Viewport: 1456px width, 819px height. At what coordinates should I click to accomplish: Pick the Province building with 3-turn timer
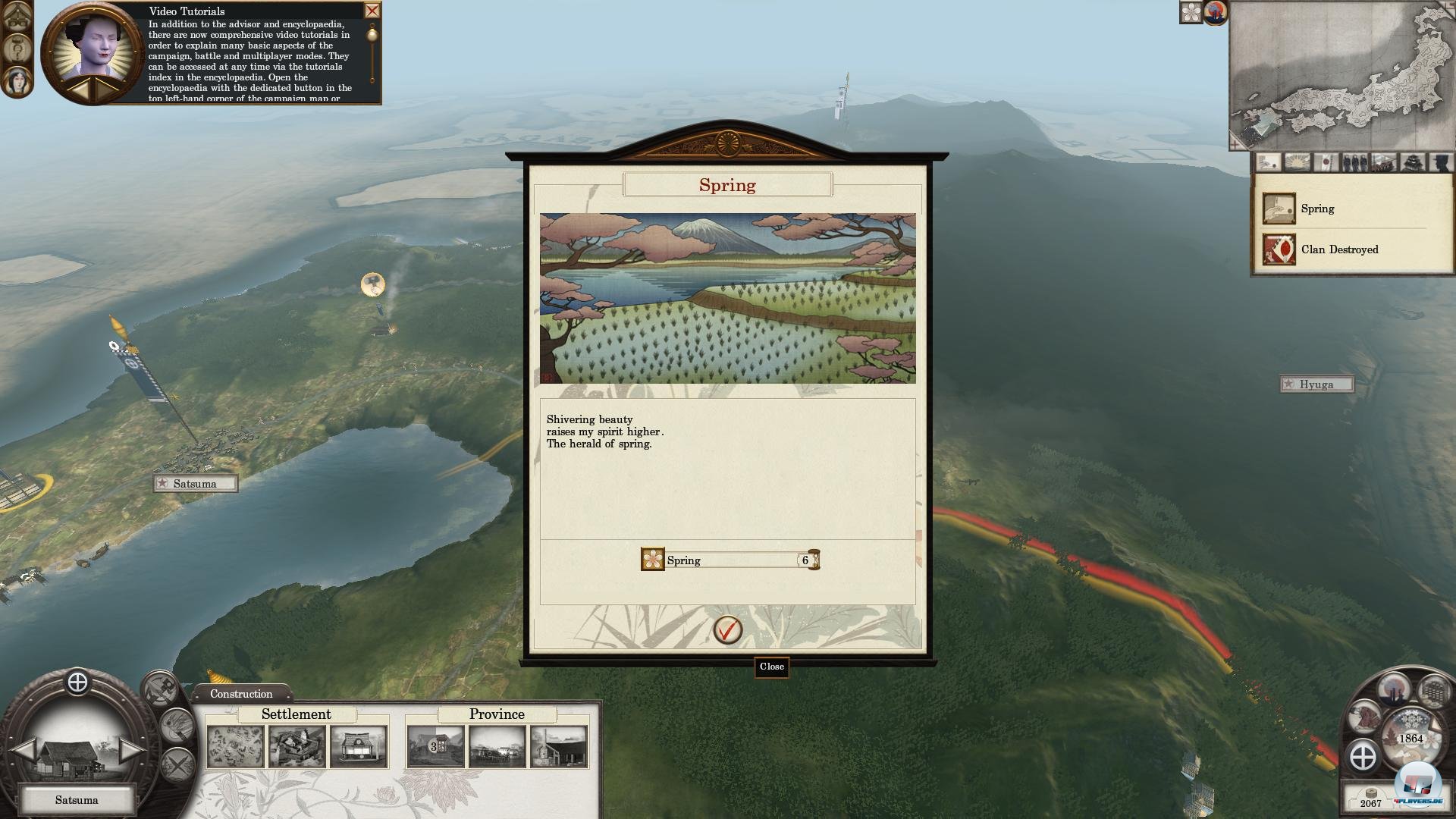[x=435, y=746]
